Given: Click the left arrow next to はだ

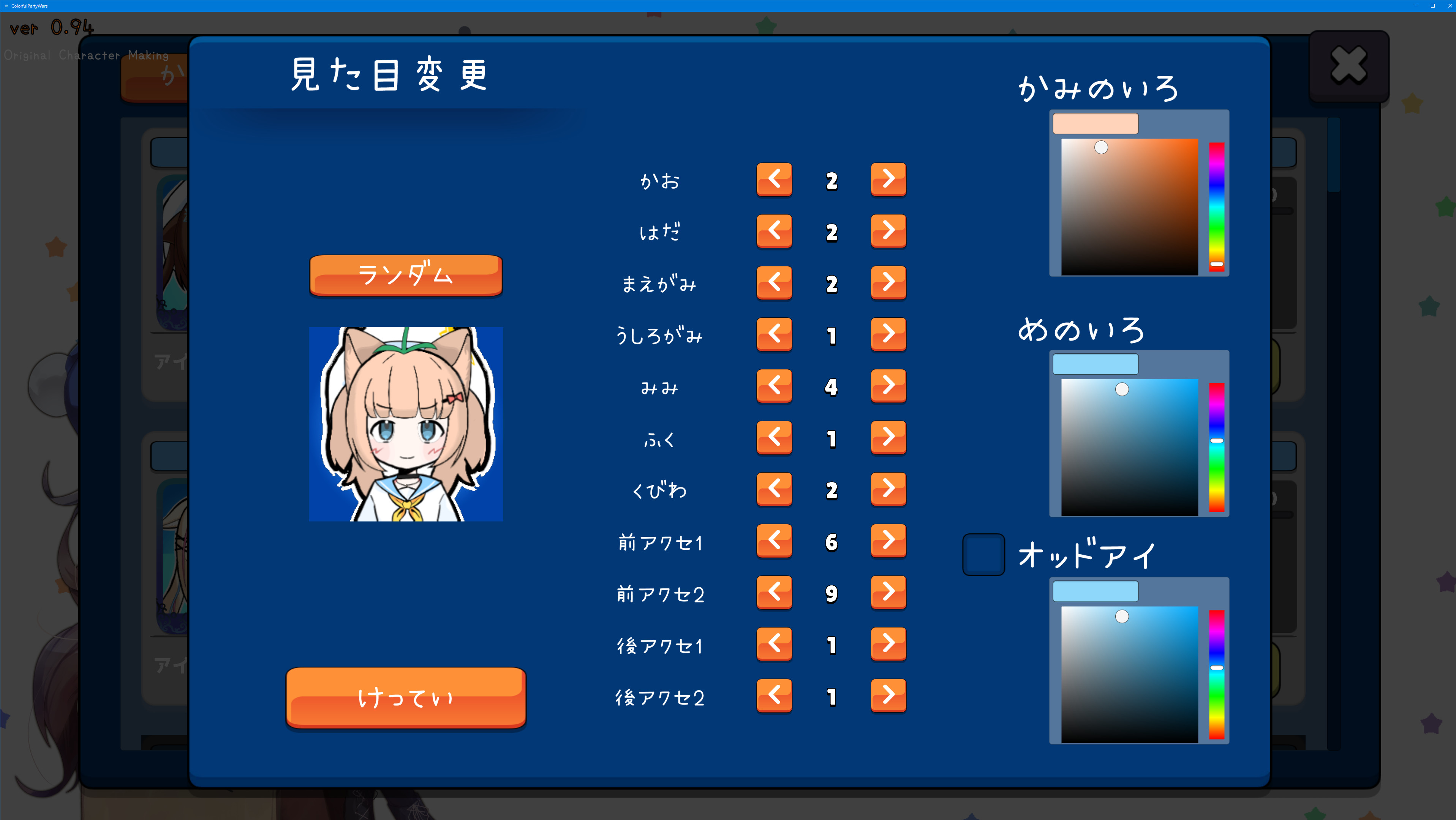Looking at the screenshot, I should coord(775,231).
